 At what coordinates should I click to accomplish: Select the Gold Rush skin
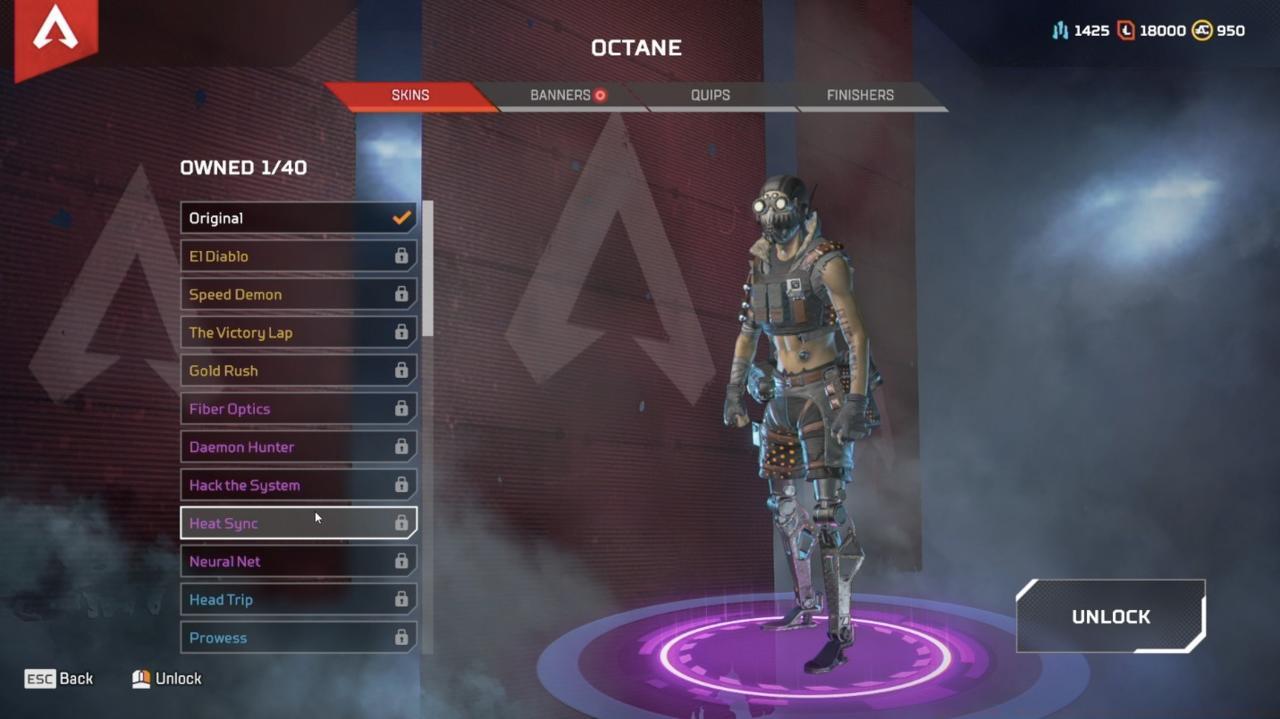298,370
